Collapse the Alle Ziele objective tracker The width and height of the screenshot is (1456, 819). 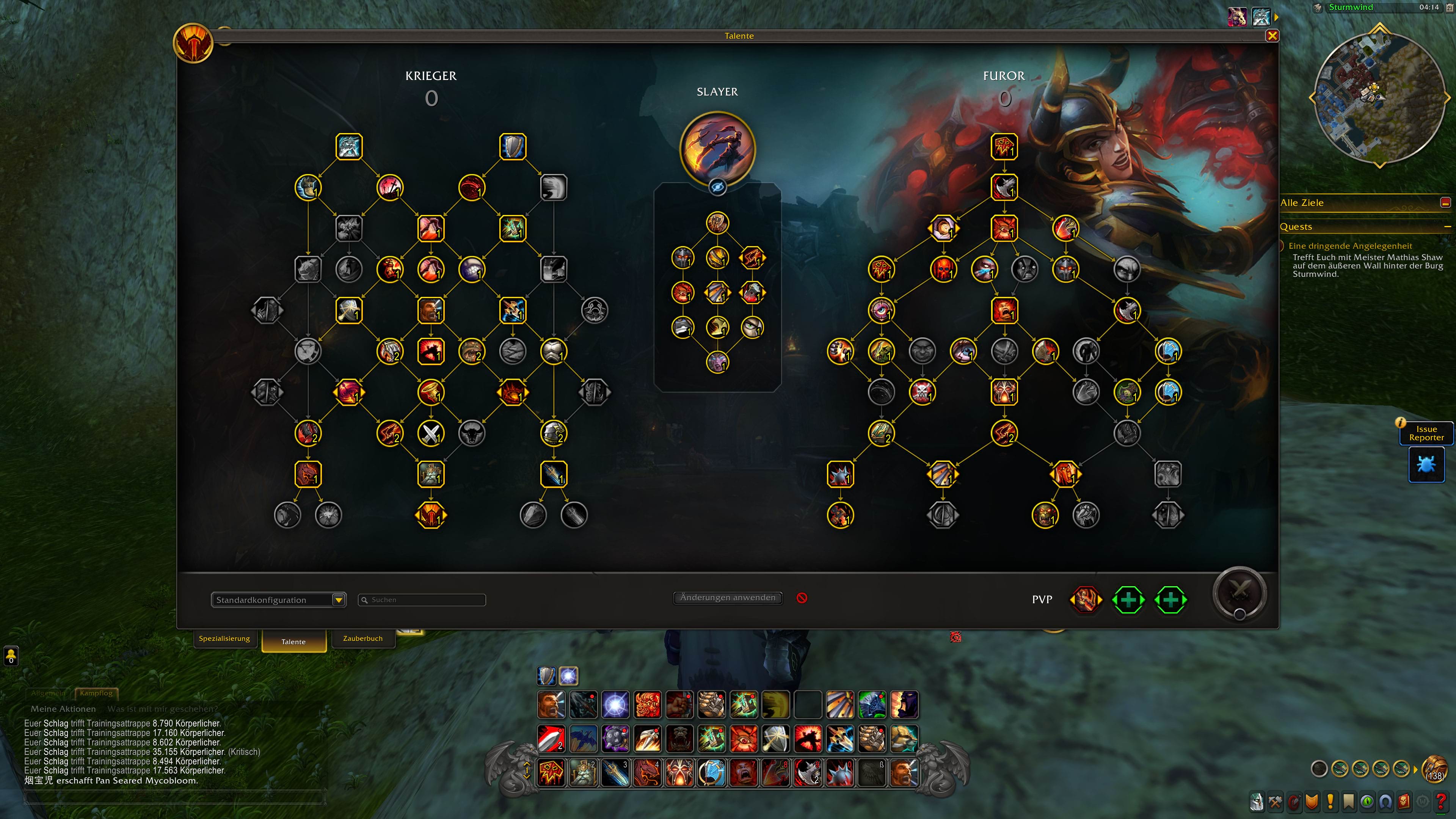[x=1445, y=202]
